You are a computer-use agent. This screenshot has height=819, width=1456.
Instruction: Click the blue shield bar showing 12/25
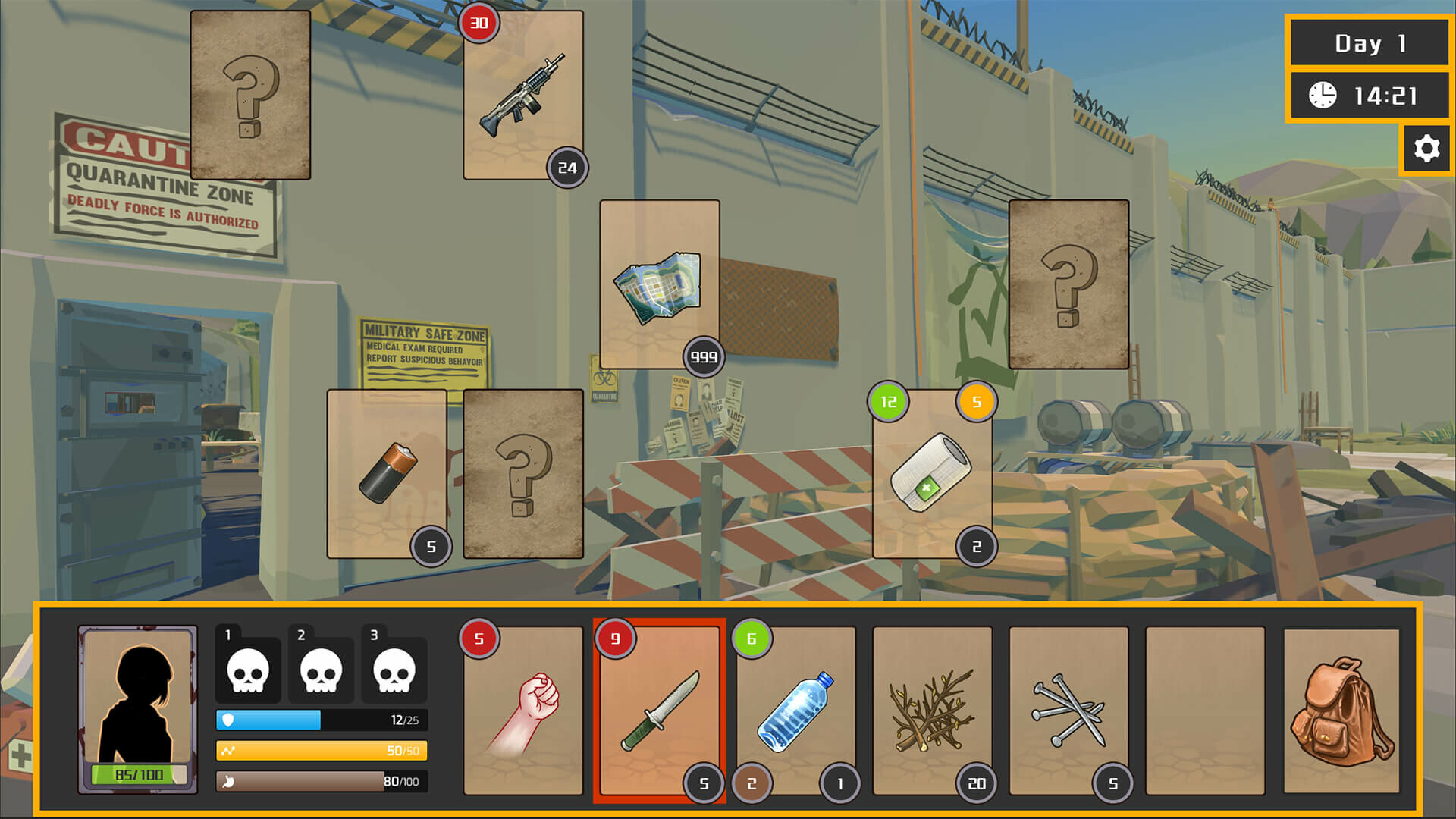coord(318,721)
